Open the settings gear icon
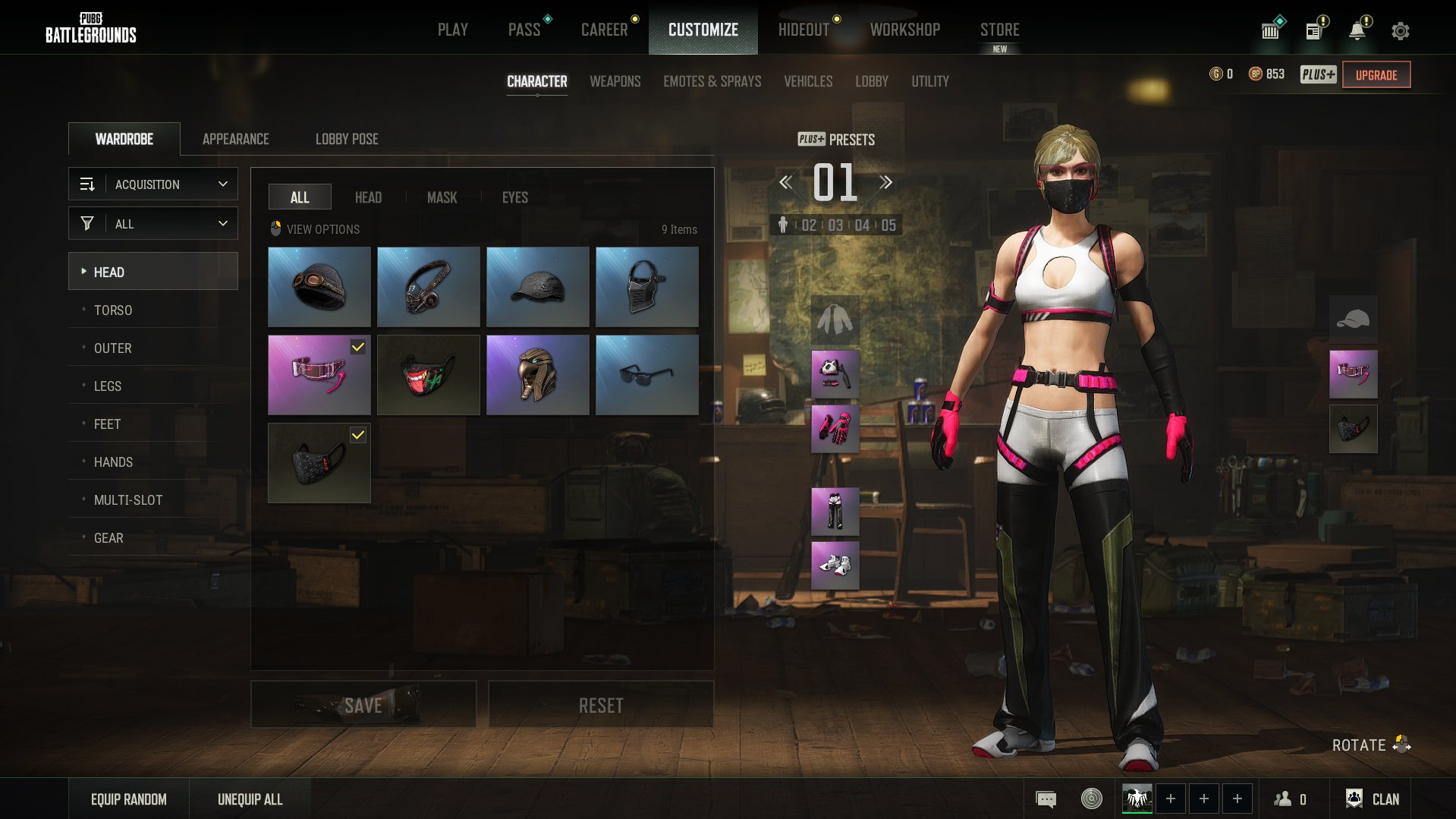This screenshot has height=819, width=1456. tap(1400, 31)
